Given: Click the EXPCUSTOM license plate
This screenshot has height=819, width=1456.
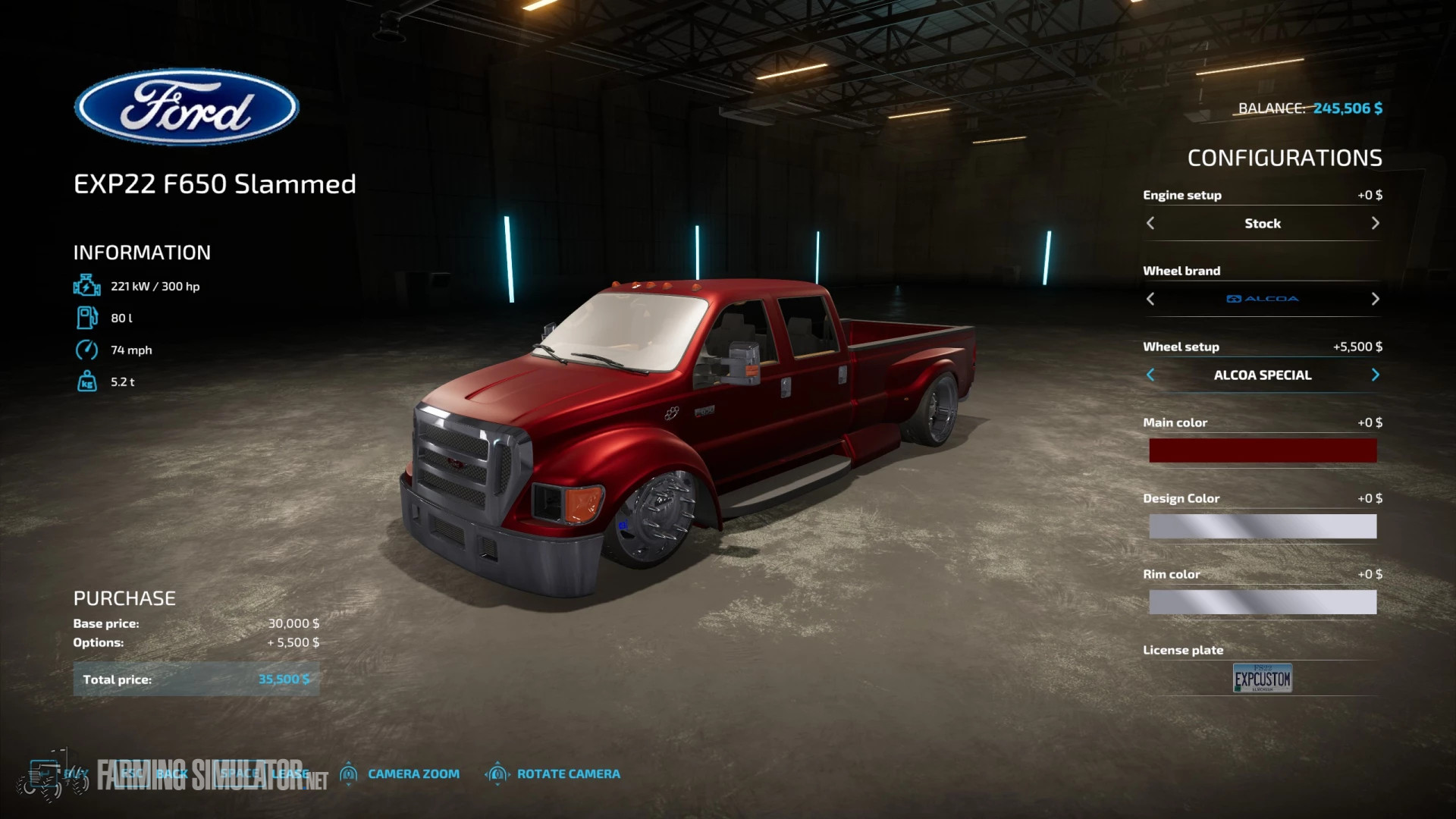Looking at the screenshot, I should [x=1262, y=678].
